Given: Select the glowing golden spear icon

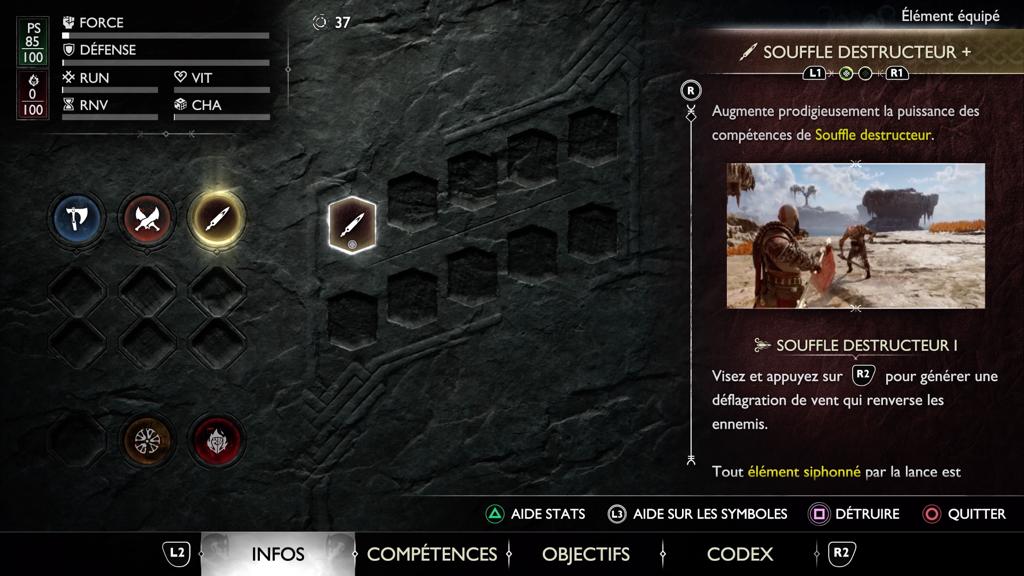Looking at the screenshot, I should click(216, 218).
